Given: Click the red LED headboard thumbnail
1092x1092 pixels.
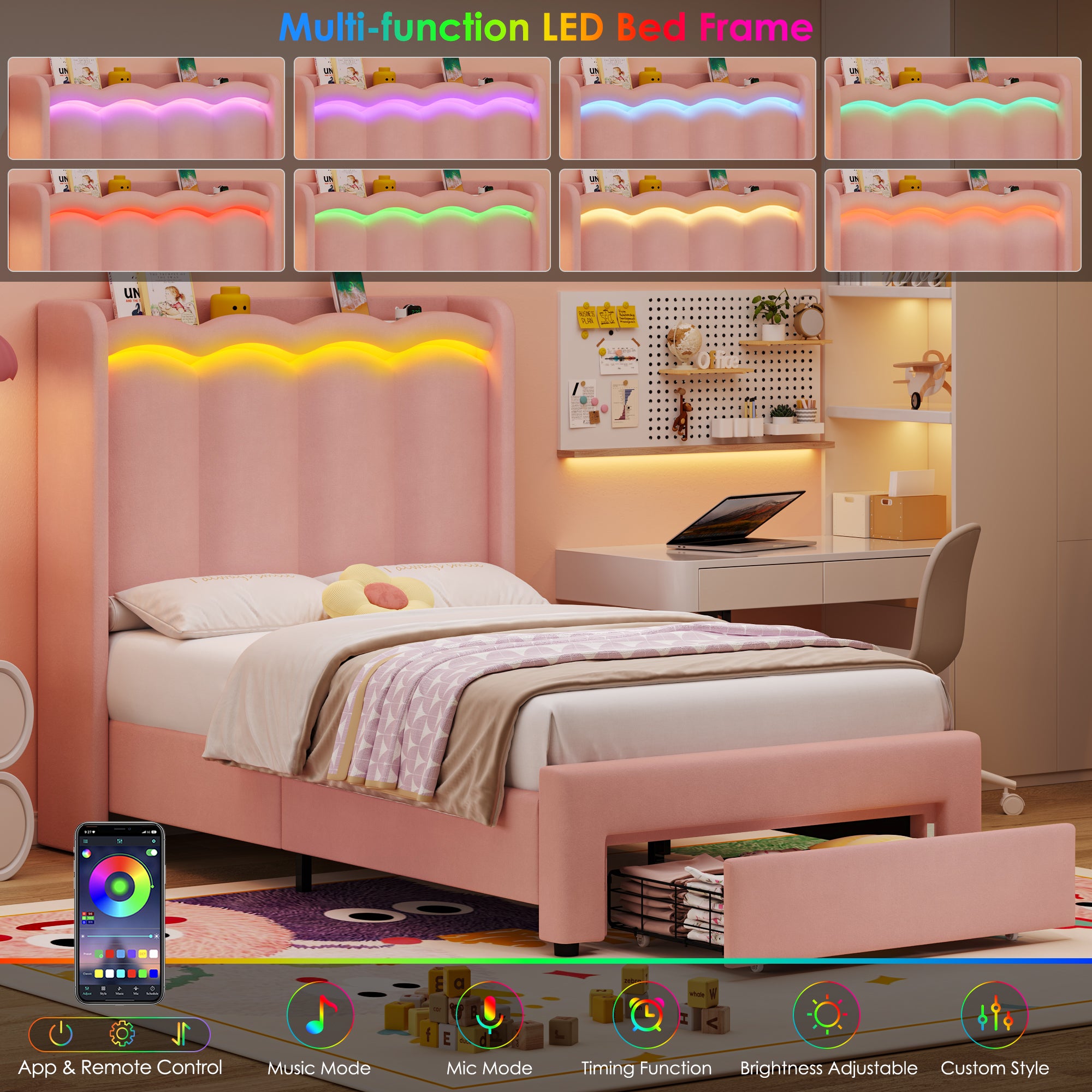Looking at the screenshot, I should coord(144,221).
